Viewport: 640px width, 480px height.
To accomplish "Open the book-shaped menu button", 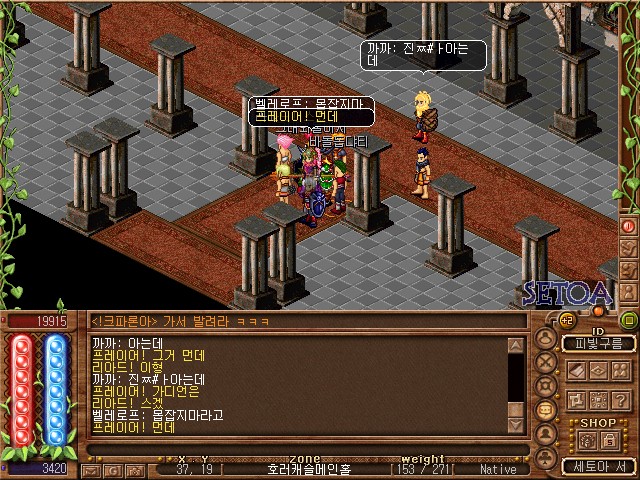I will (577, 370).
